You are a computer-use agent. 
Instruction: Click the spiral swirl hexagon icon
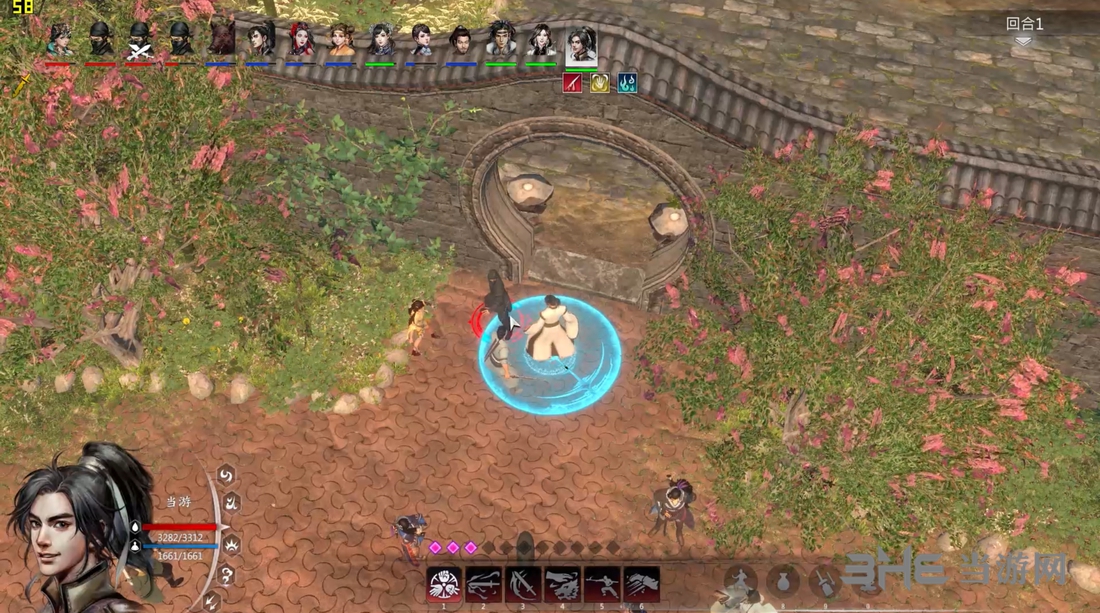(227, 474)
